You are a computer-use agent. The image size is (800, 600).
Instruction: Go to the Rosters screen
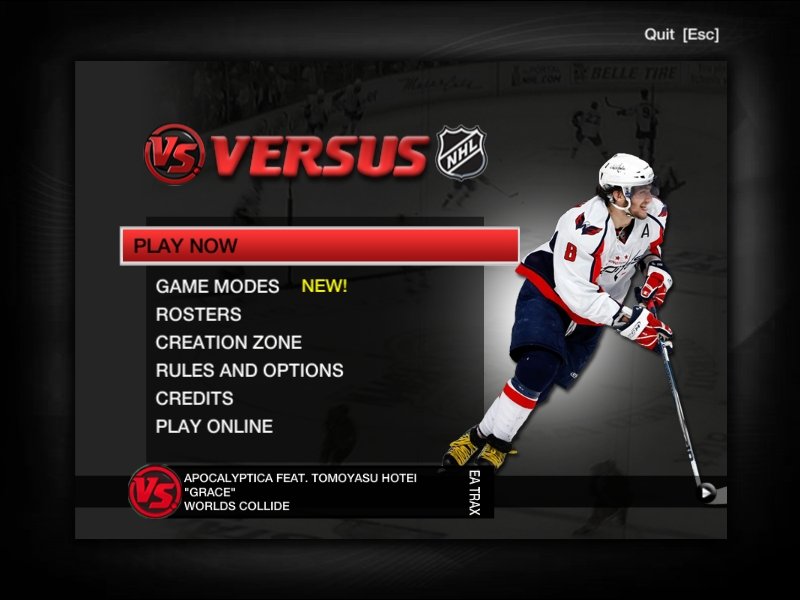(x=198, y=314)
